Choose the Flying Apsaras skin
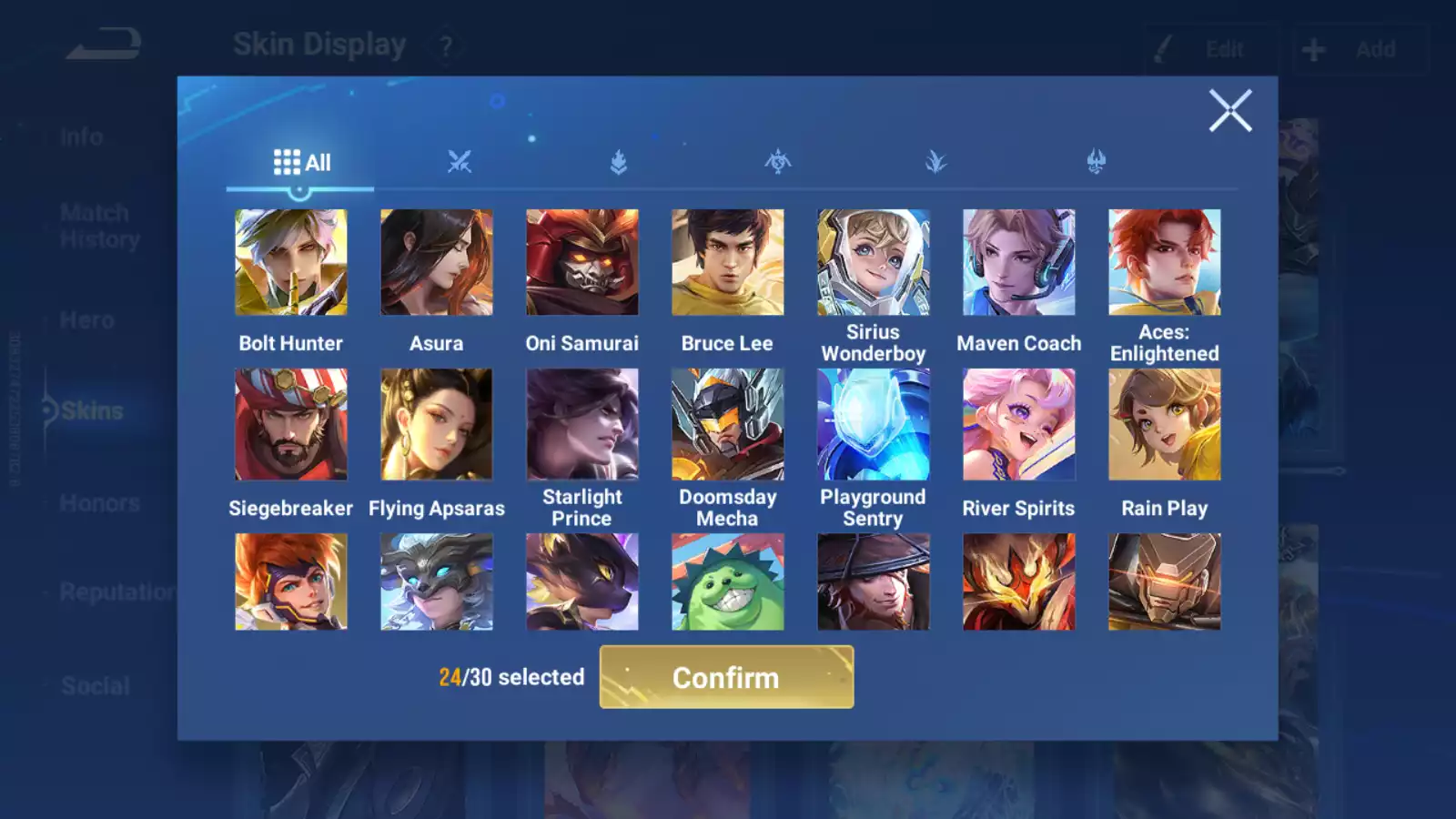Image resolution: width=1456 pixels, height=819 pixels. coord(437,424)
